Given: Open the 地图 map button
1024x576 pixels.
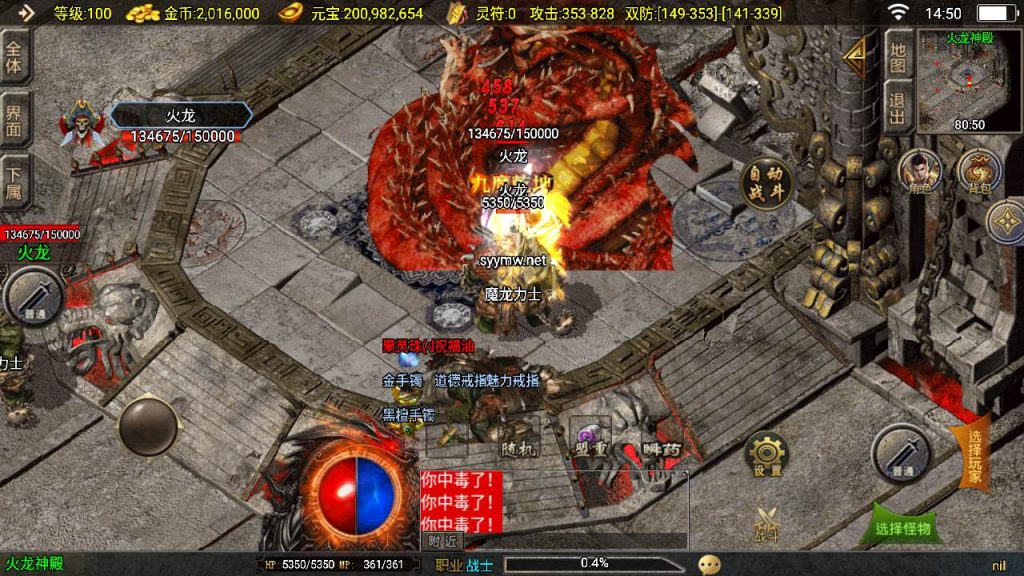Looking at the screenshot, I should (x=897, y=56).
